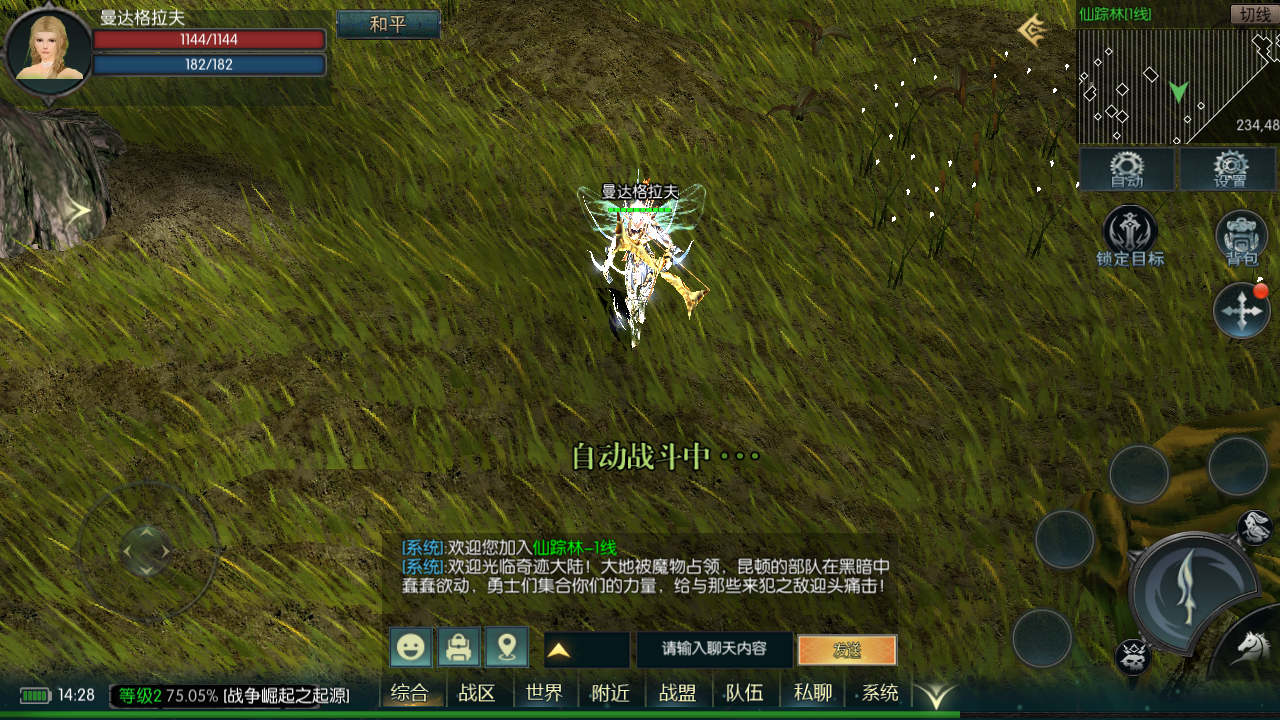Open the 仙踪林 minimap
The image size is (1280, 720).
1177,86
